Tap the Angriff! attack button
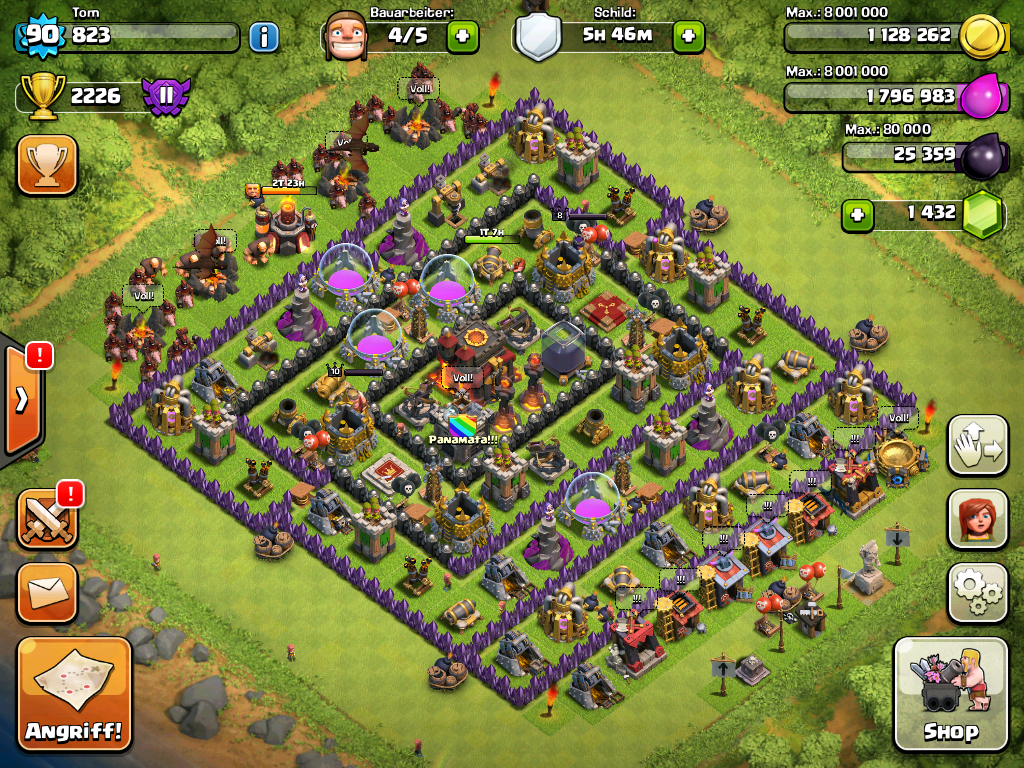The height and width of the screenshot is (768, 1024). click(x=74, y=694)
